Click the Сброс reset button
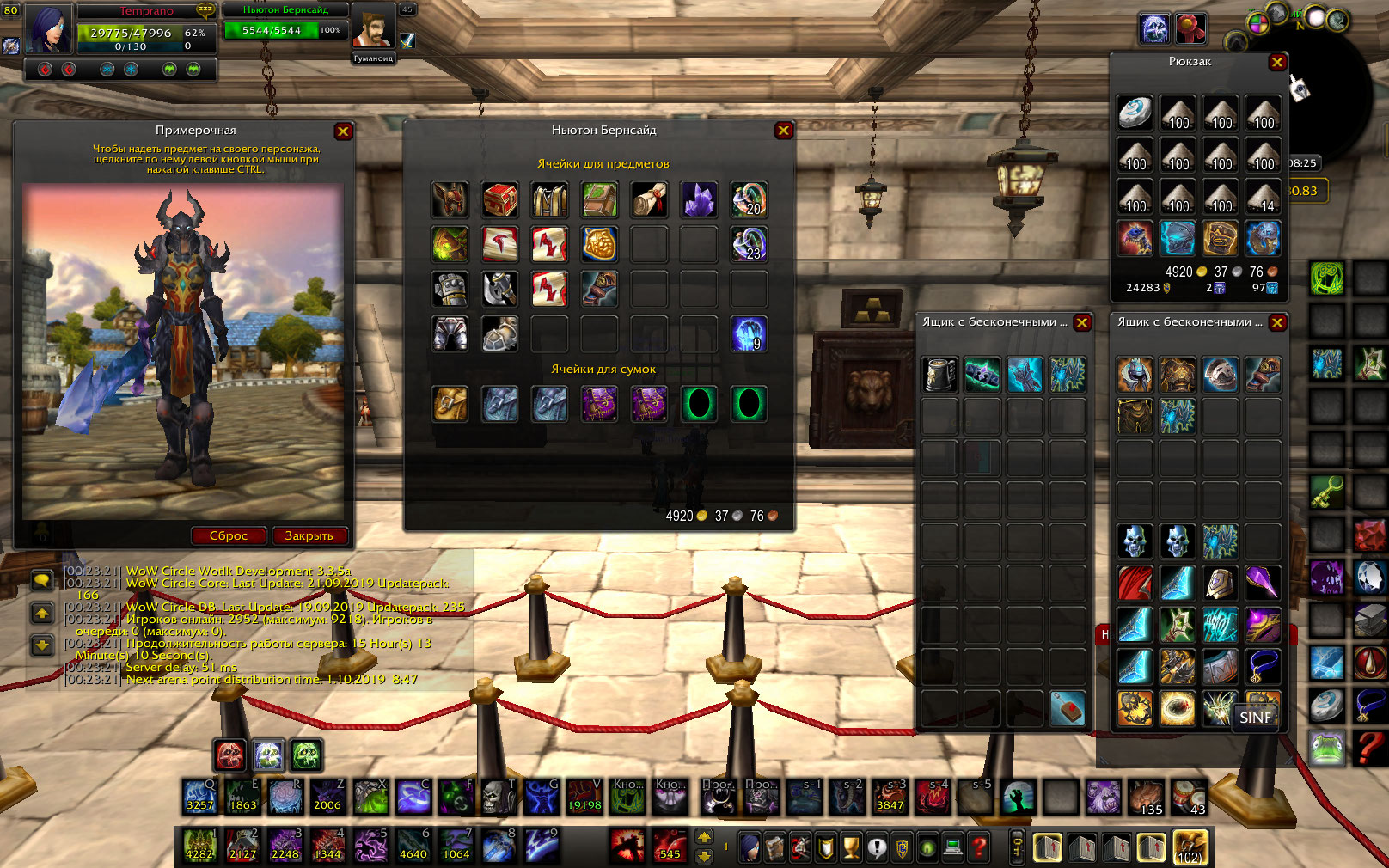Image resolution: width=1389 pixels, height=868 pixels. tap(228, 535)
